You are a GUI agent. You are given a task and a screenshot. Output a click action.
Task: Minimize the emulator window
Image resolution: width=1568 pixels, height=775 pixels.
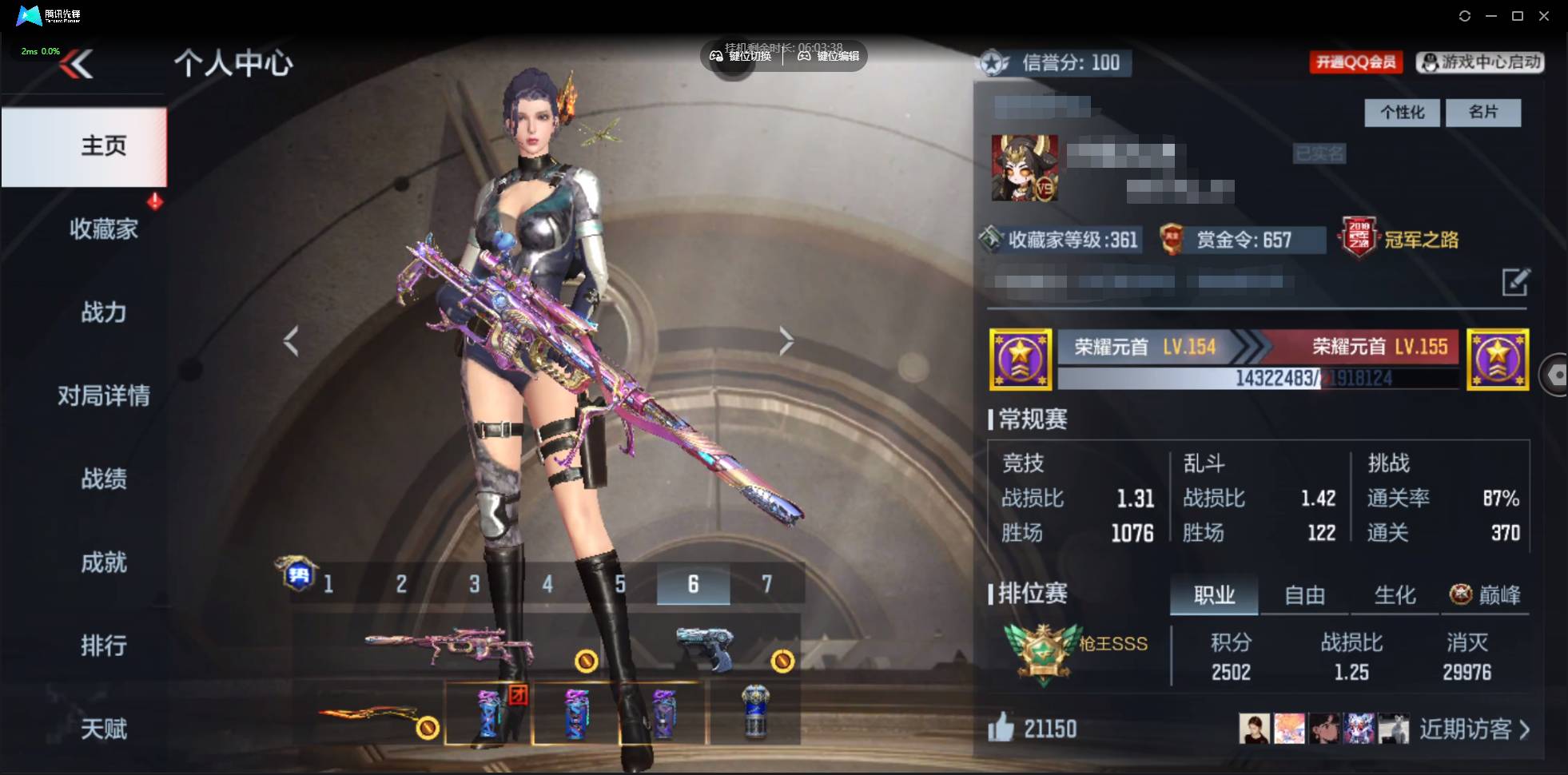pos(1491,16)
